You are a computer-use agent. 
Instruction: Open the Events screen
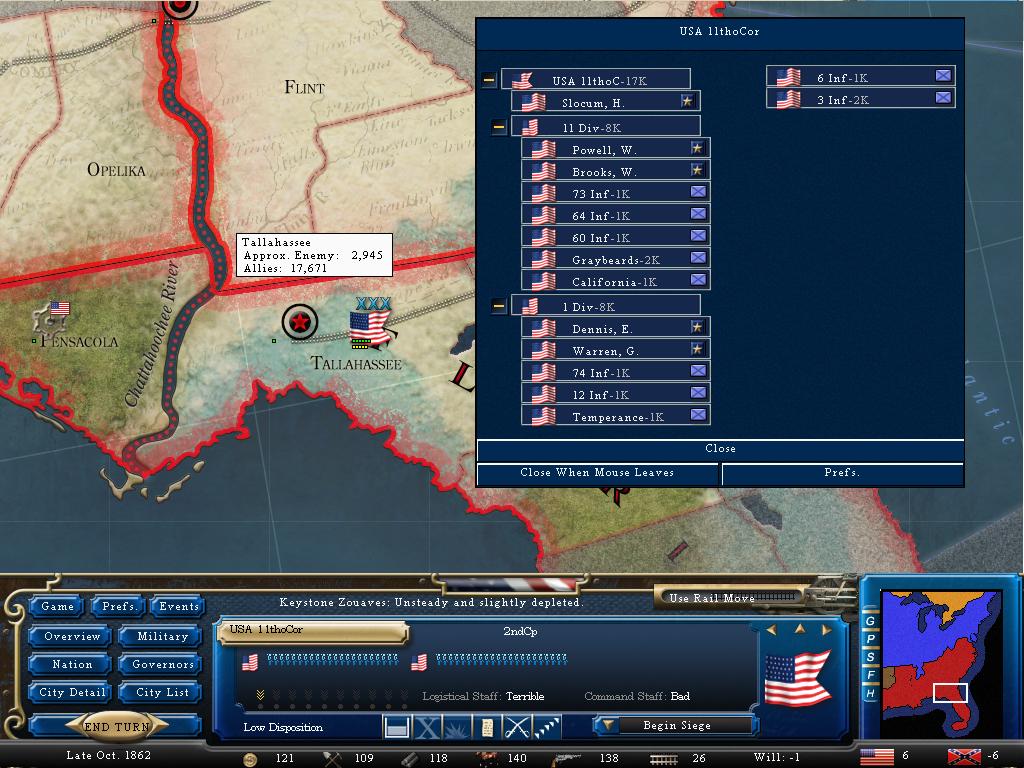(x=179, y=606)
